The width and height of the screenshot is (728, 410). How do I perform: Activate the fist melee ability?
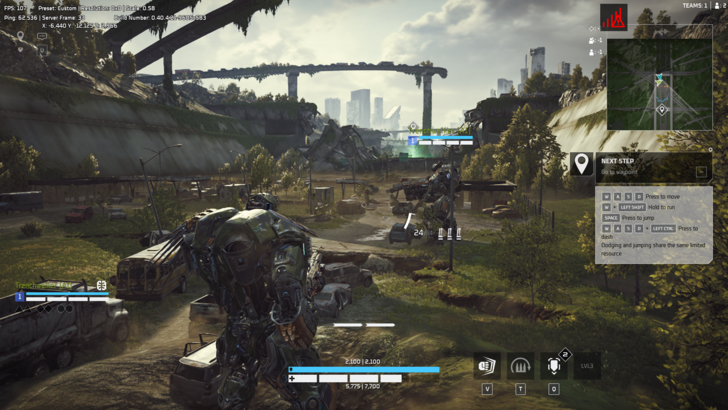[488, 365]
